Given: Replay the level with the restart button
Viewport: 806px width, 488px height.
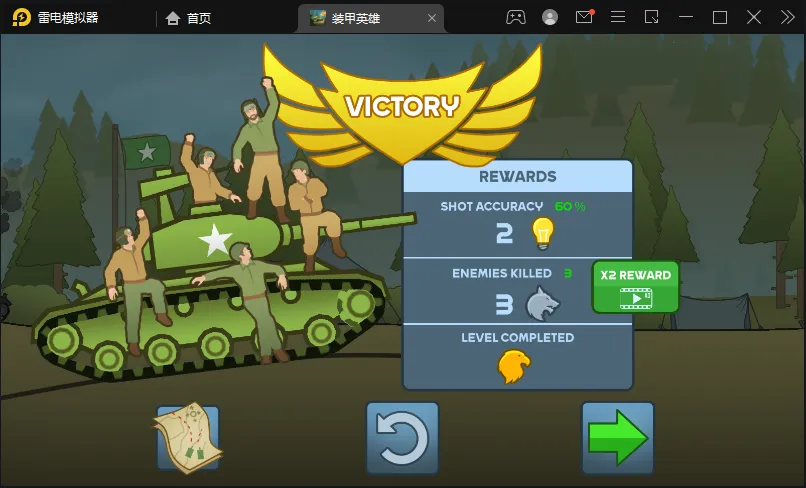Looking at the screenshot, I should pos(402,438).
